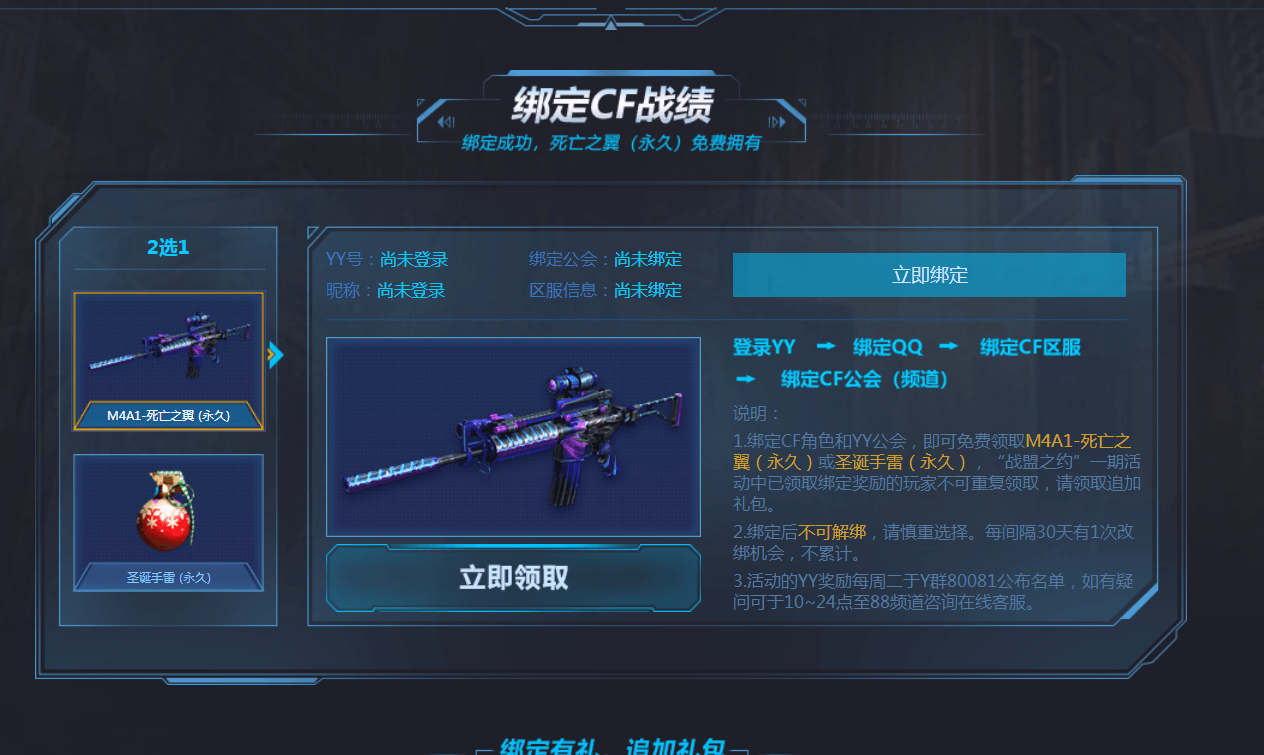Choose the 圣诞手雷 grenade reward tile
Viewport: 1264px width, 755px height.
click(x=168, y=522)
